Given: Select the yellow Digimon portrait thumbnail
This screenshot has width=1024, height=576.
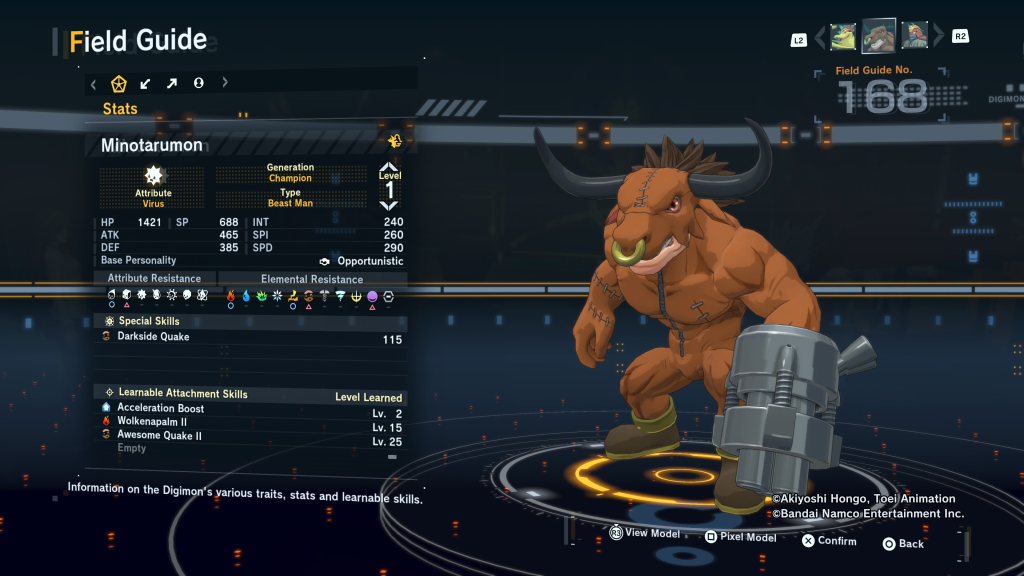Looking at the screenshot, I should 843,37.
